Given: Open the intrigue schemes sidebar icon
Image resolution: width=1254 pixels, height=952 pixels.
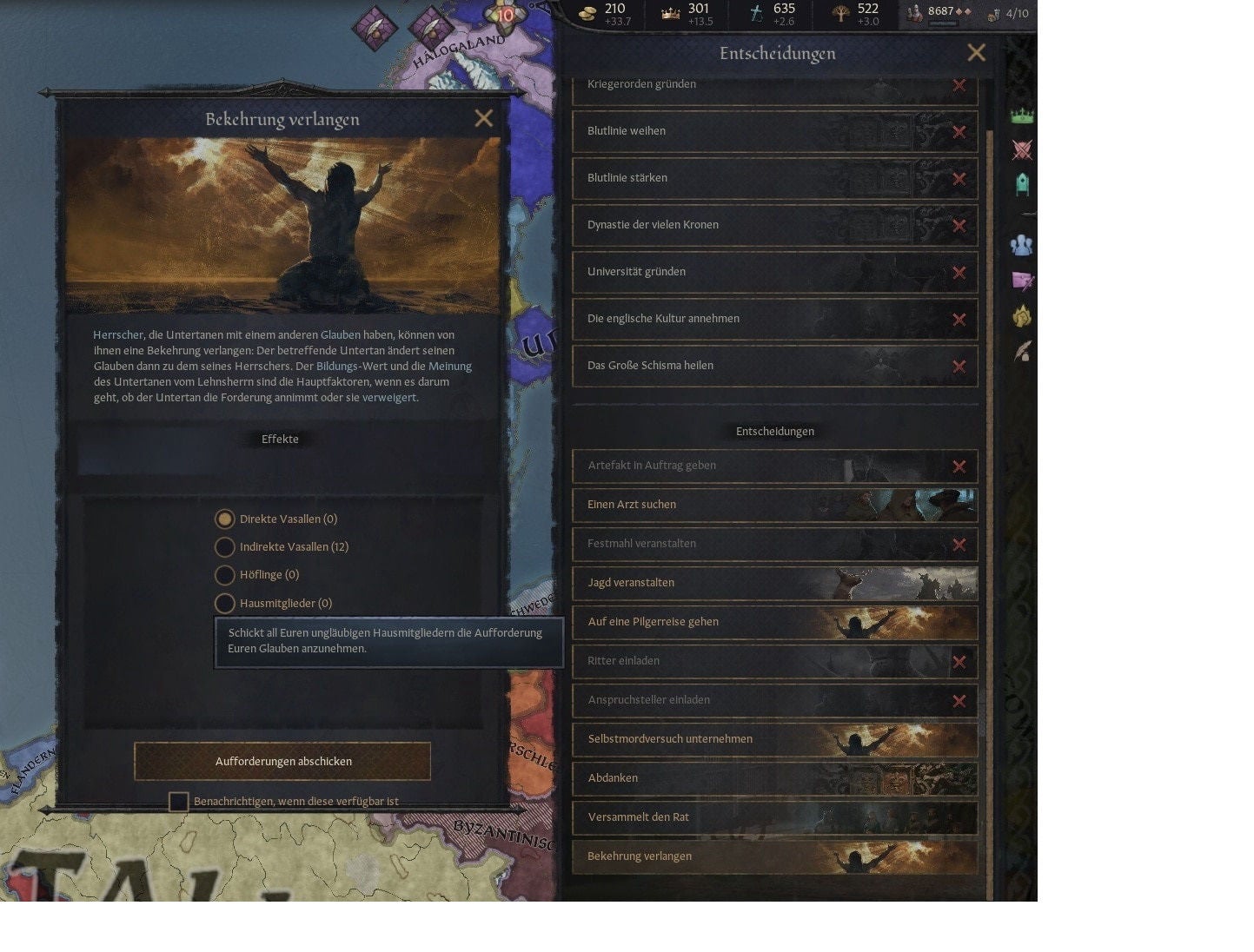Looking at the screenshot, I should click(1022, 280).
